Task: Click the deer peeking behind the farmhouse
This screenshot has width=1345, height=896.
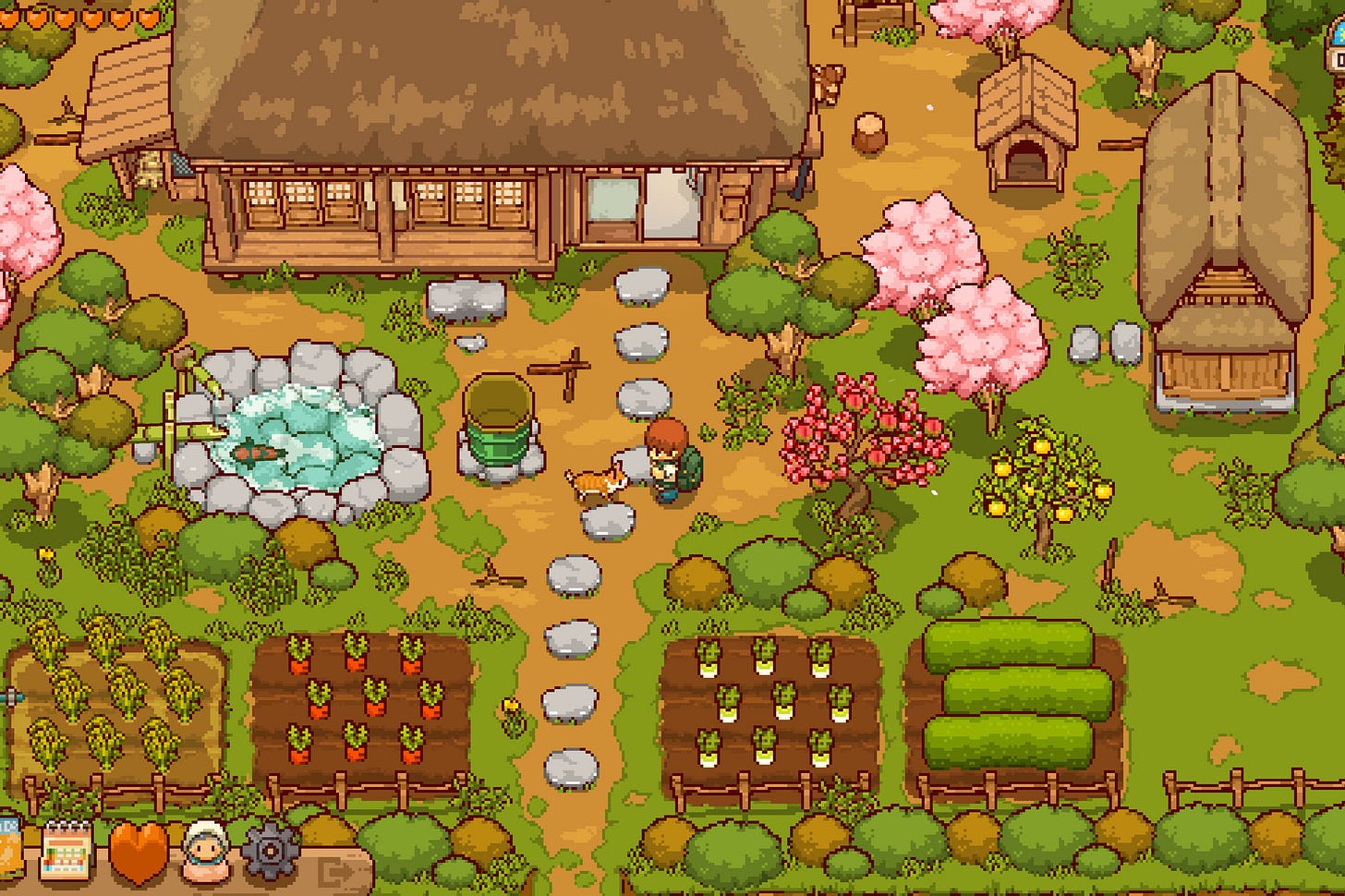Action: 829,83
